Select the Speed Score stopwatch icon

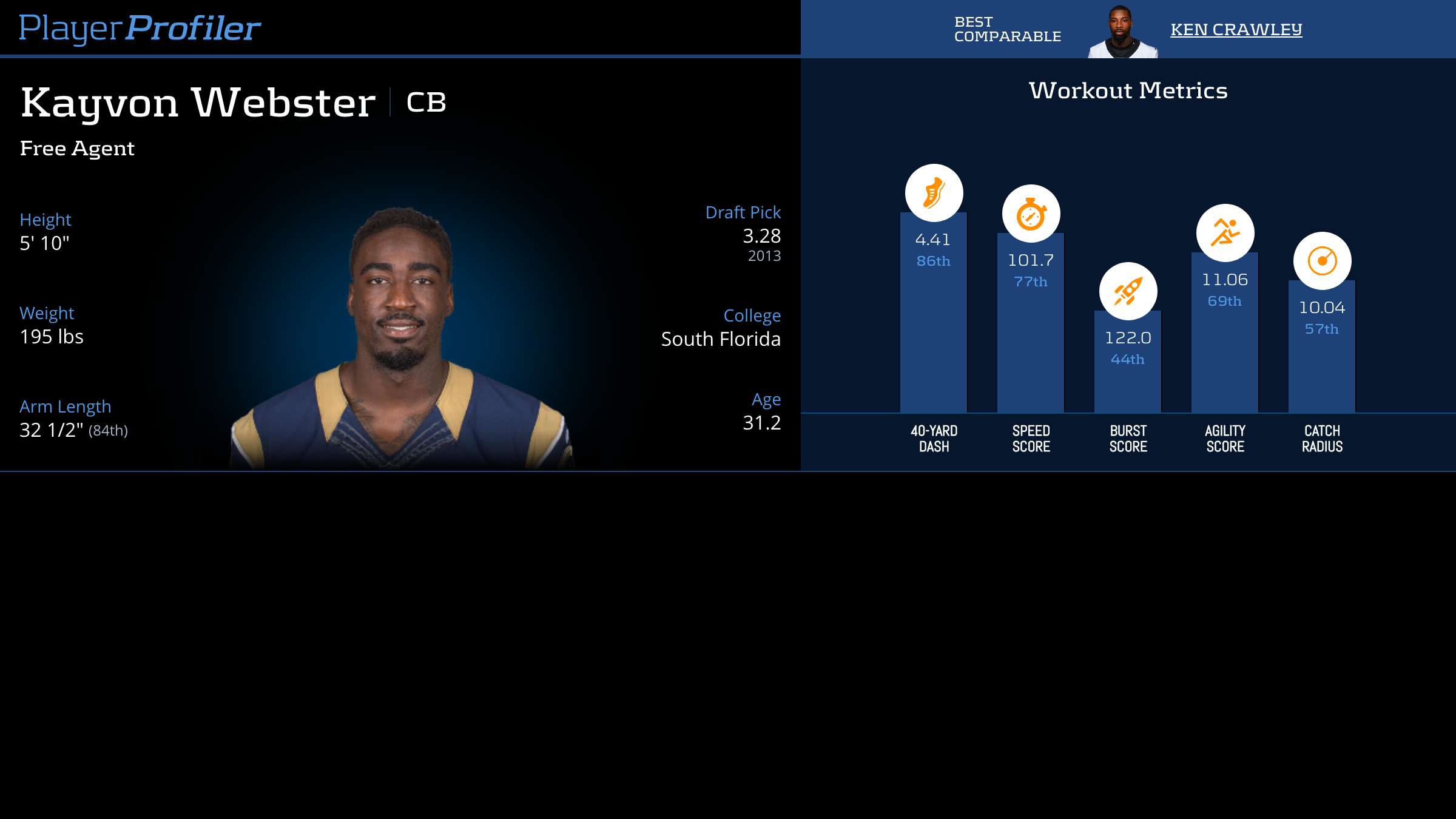[1031, 214]
